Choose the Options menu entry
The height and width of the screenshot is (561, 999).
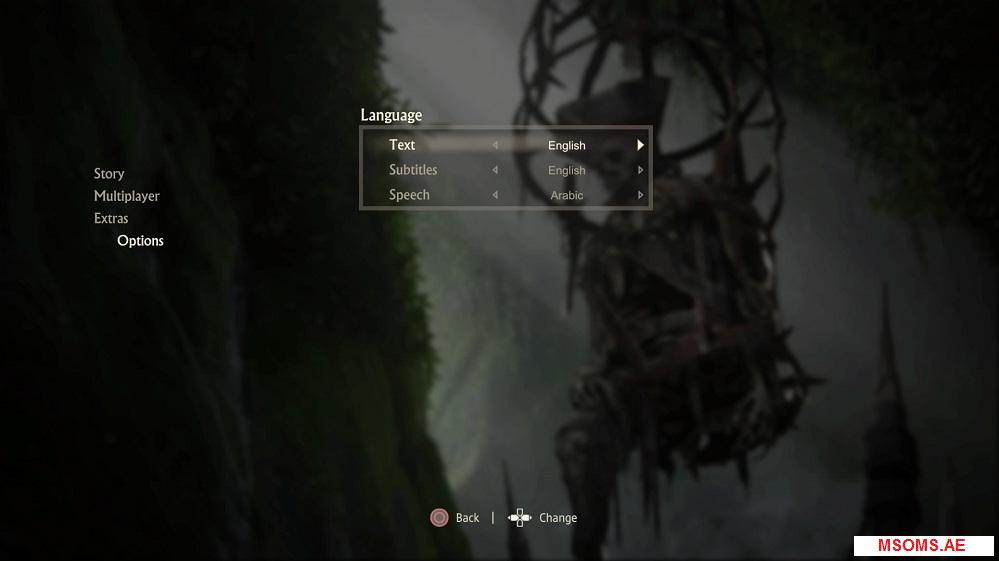tap(140, 241)
